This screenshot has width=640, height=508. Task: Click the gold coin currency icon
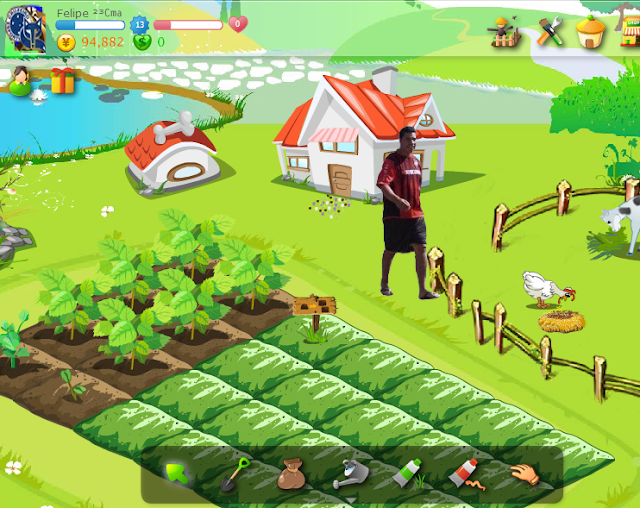[x=67, y=42]
